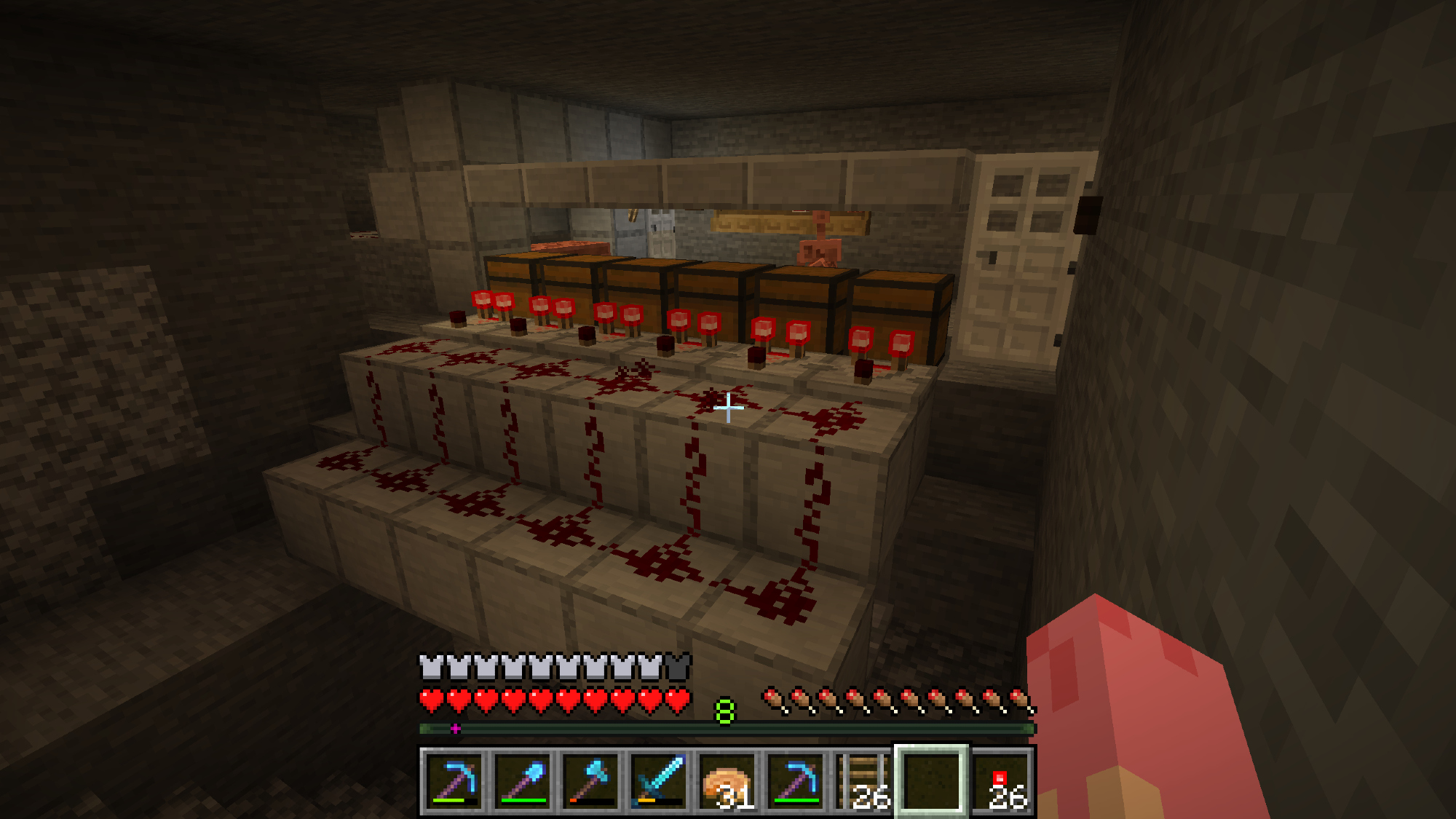Choose the nearly broken diamond axe

click(x=590, y=781)
